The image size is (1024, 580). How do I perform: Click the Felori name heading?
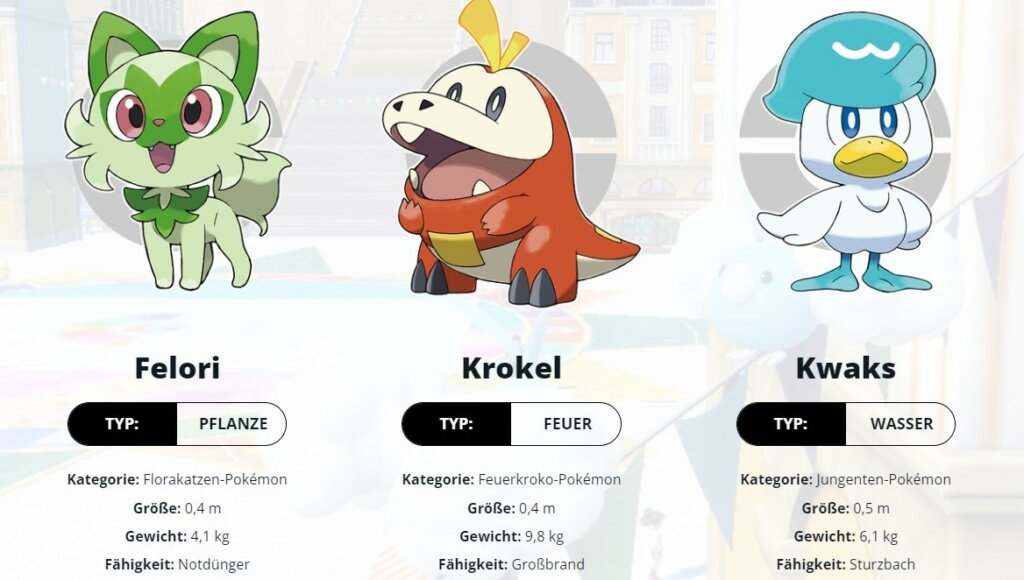pyautogui.click(x=177, y=368)
